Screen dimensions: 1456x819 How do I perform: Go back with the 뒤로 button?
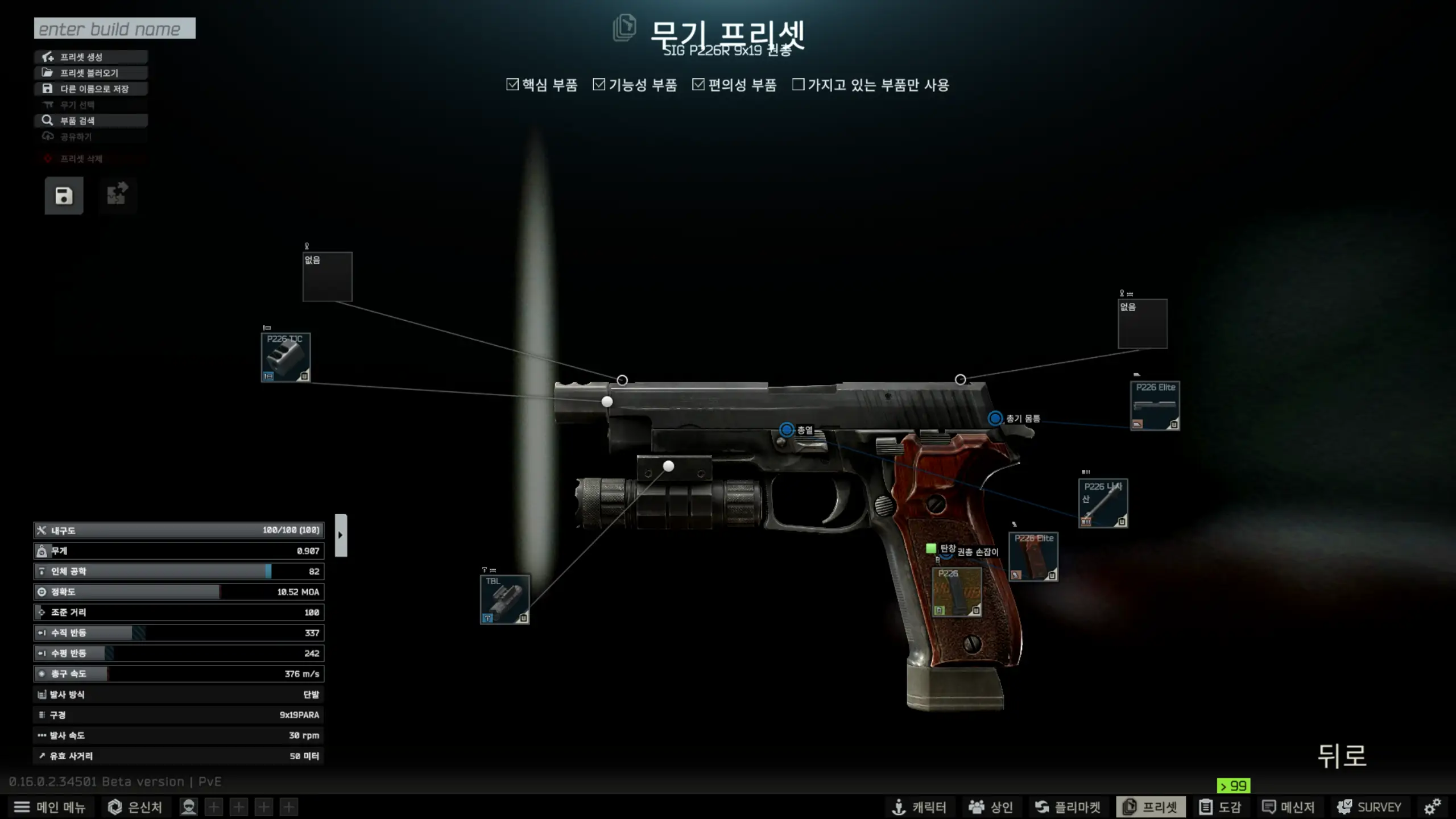[x=1342, y=756]
